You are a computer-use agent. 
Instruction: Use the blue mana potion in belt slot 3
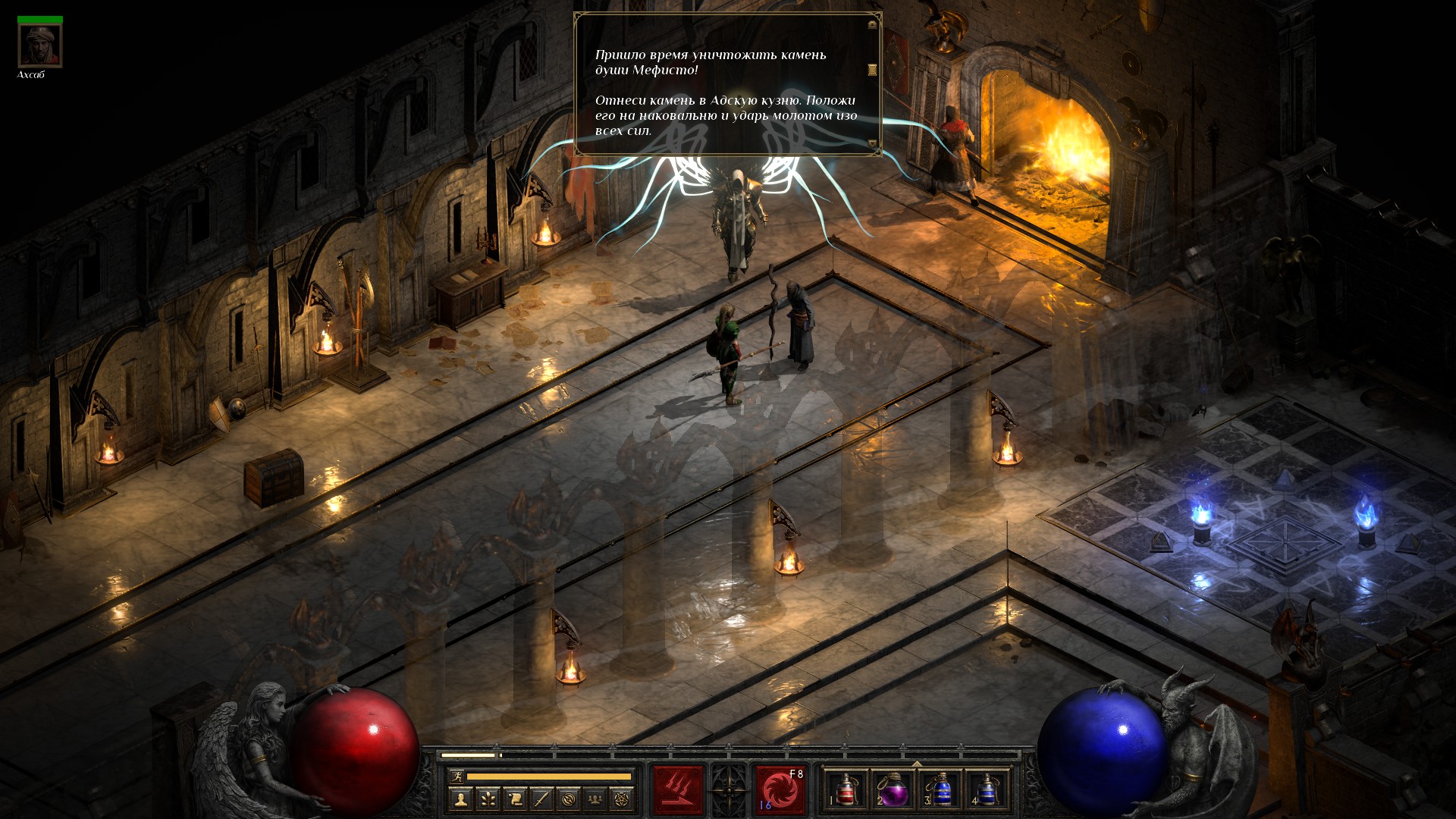[940, 790]
